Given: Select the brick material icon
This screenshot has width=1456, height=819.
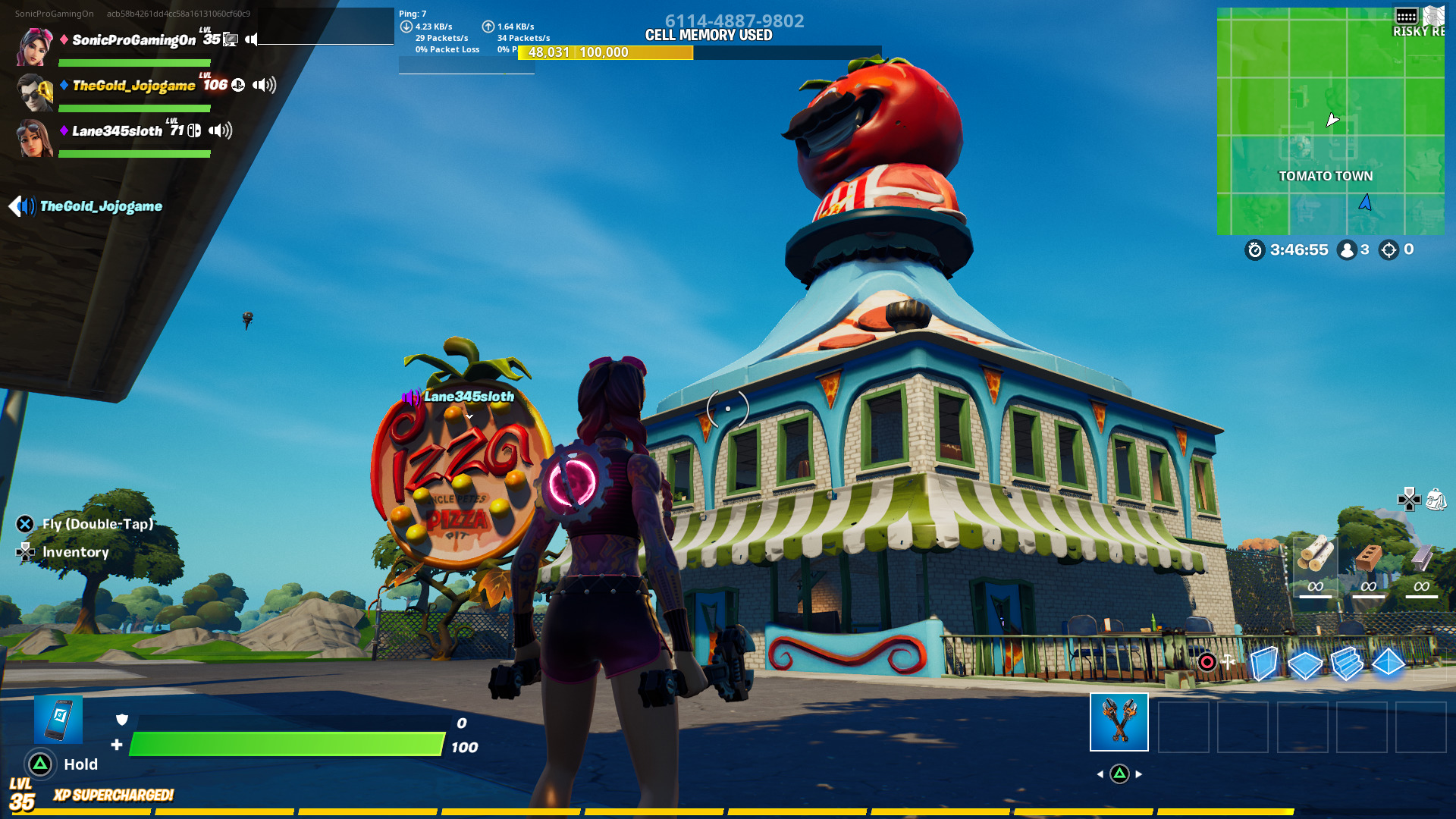Looking at the screenshot, I should pos(1368,558).
